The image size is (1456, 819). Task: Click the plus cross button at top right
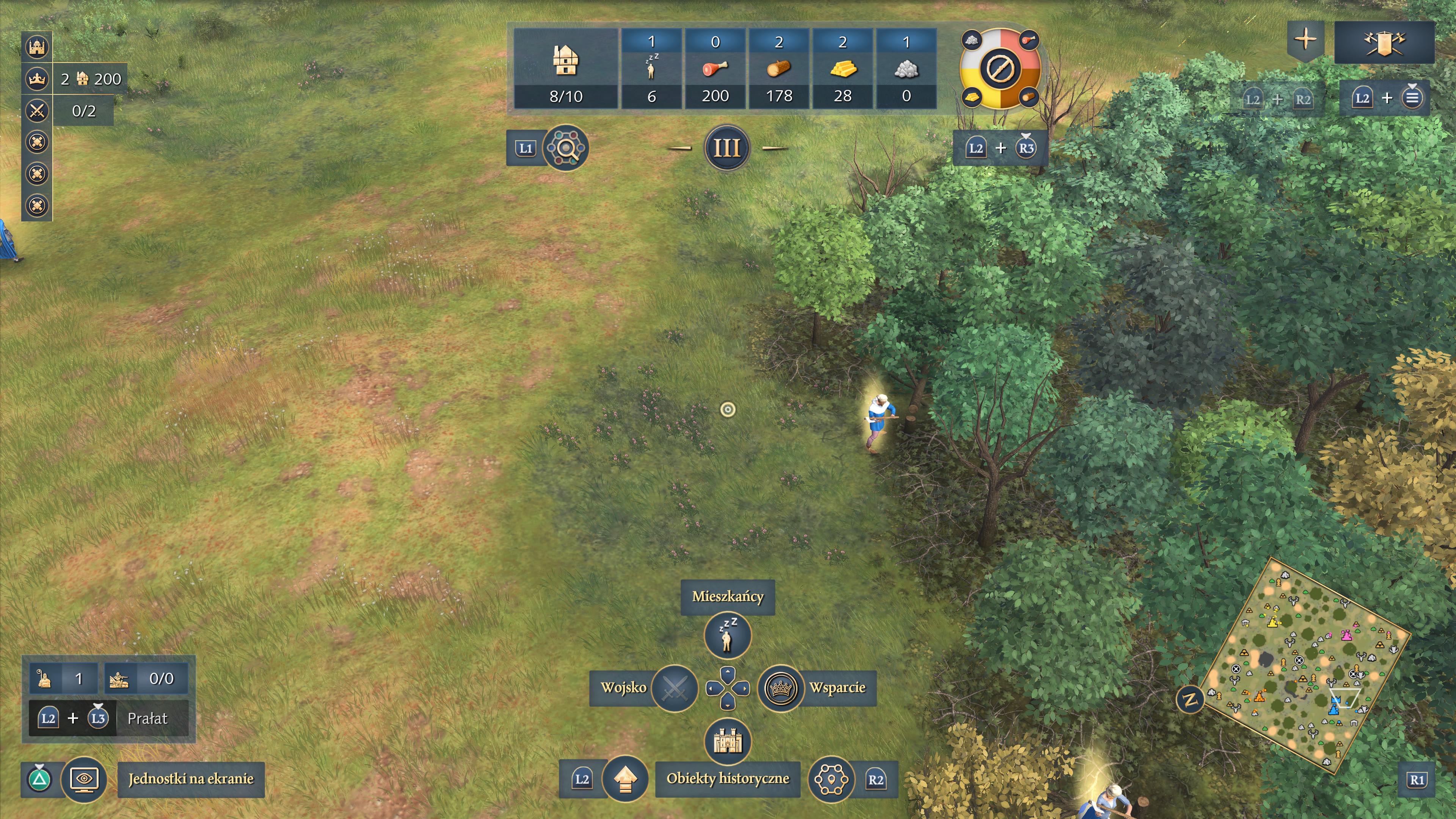1305,39
